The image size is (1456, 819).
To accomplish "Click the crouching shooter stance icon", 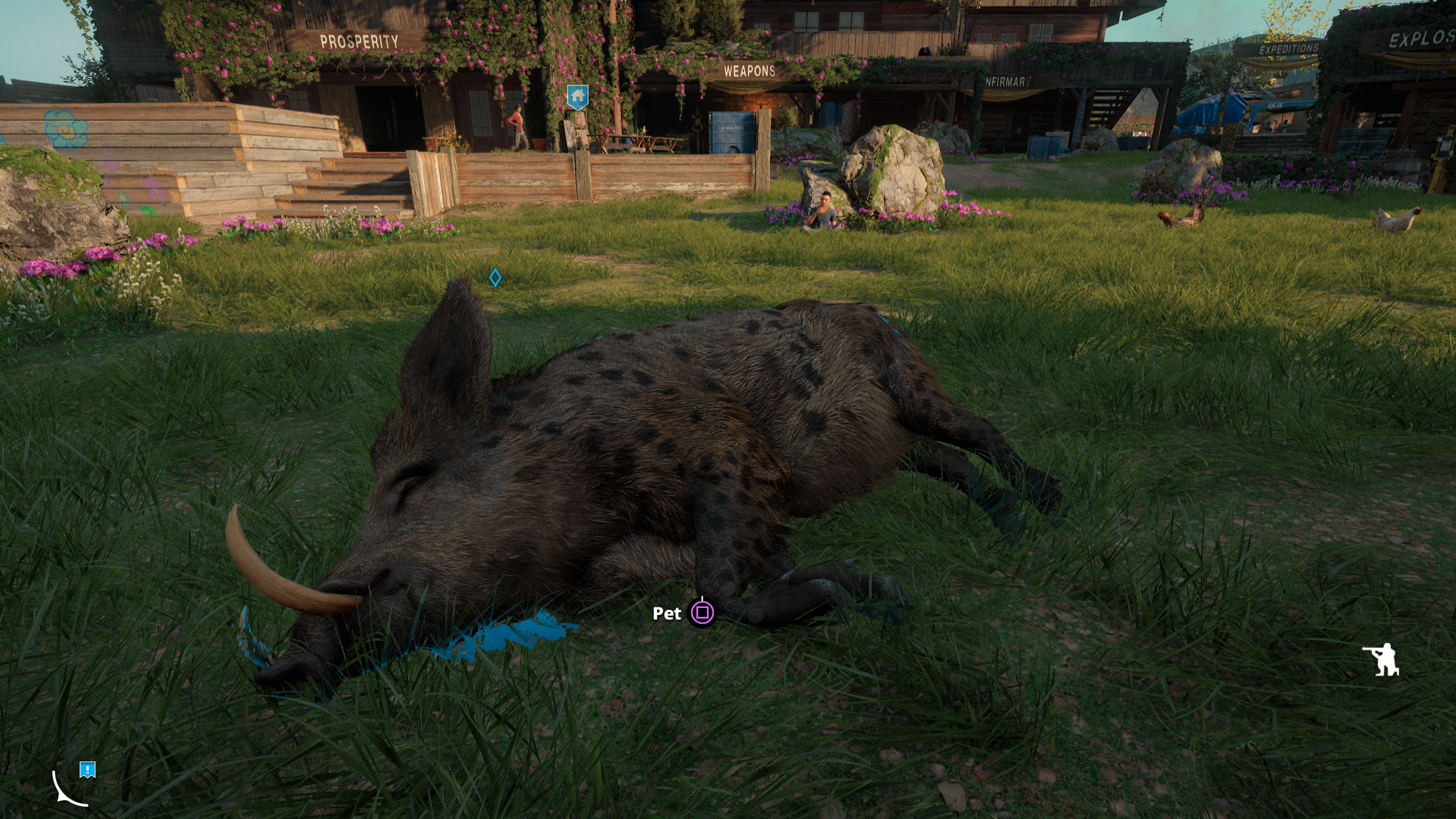I will coord(1381,660).
